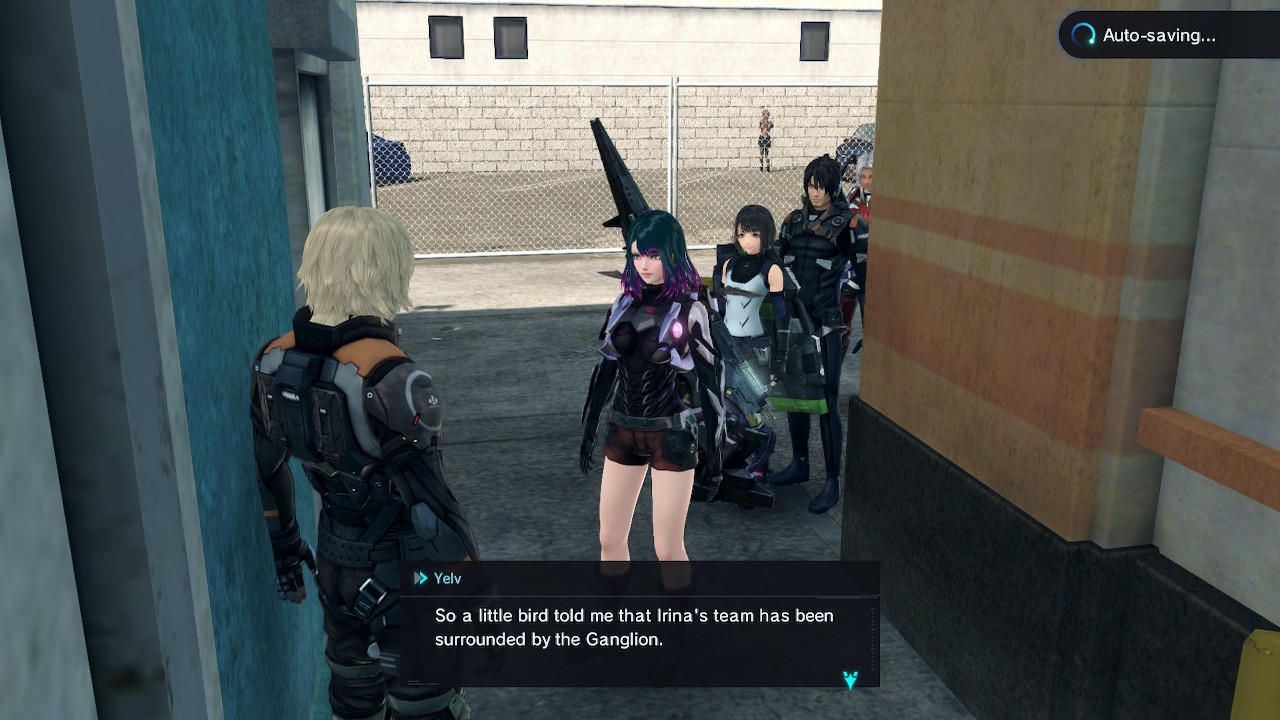The height and width of the screenshot is (720, 1280).
Task: Advance dialogue with the cyan arrow indicator
Action: coord(850,680)
